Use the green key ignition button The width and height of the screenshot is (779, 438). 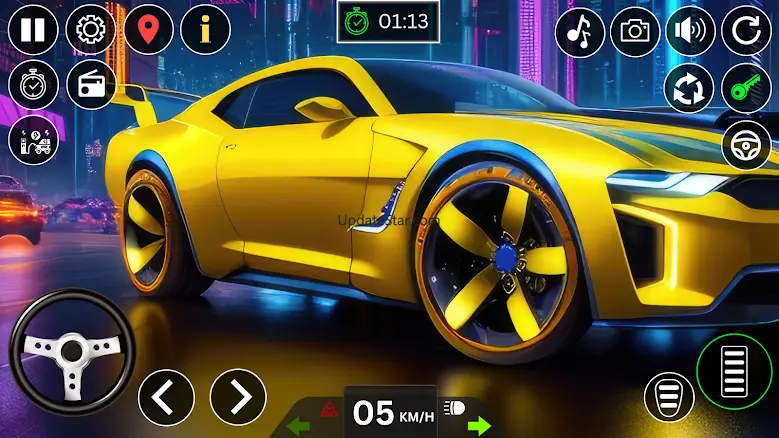click(746, 89)
